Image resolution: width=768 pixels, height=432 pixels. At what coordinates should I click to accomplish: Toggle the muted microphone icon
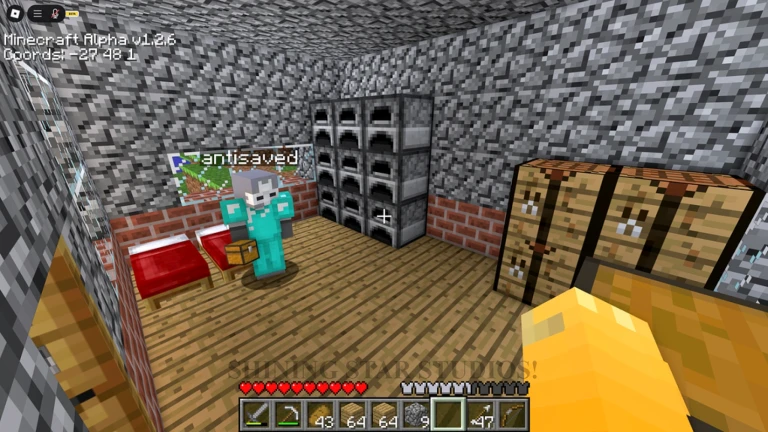tap(56, 13)
